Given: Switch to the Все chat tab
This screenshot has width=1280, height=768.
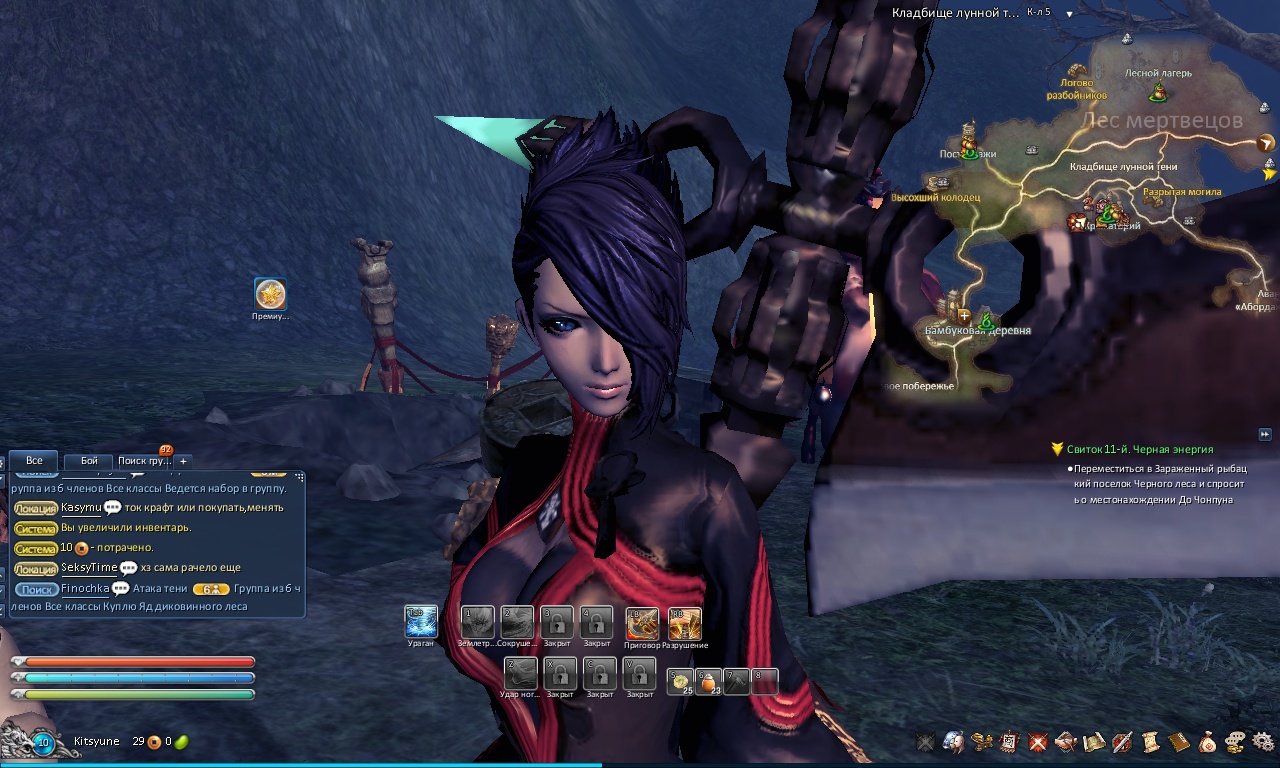Looking at the screenshot, I should (34, 461).
